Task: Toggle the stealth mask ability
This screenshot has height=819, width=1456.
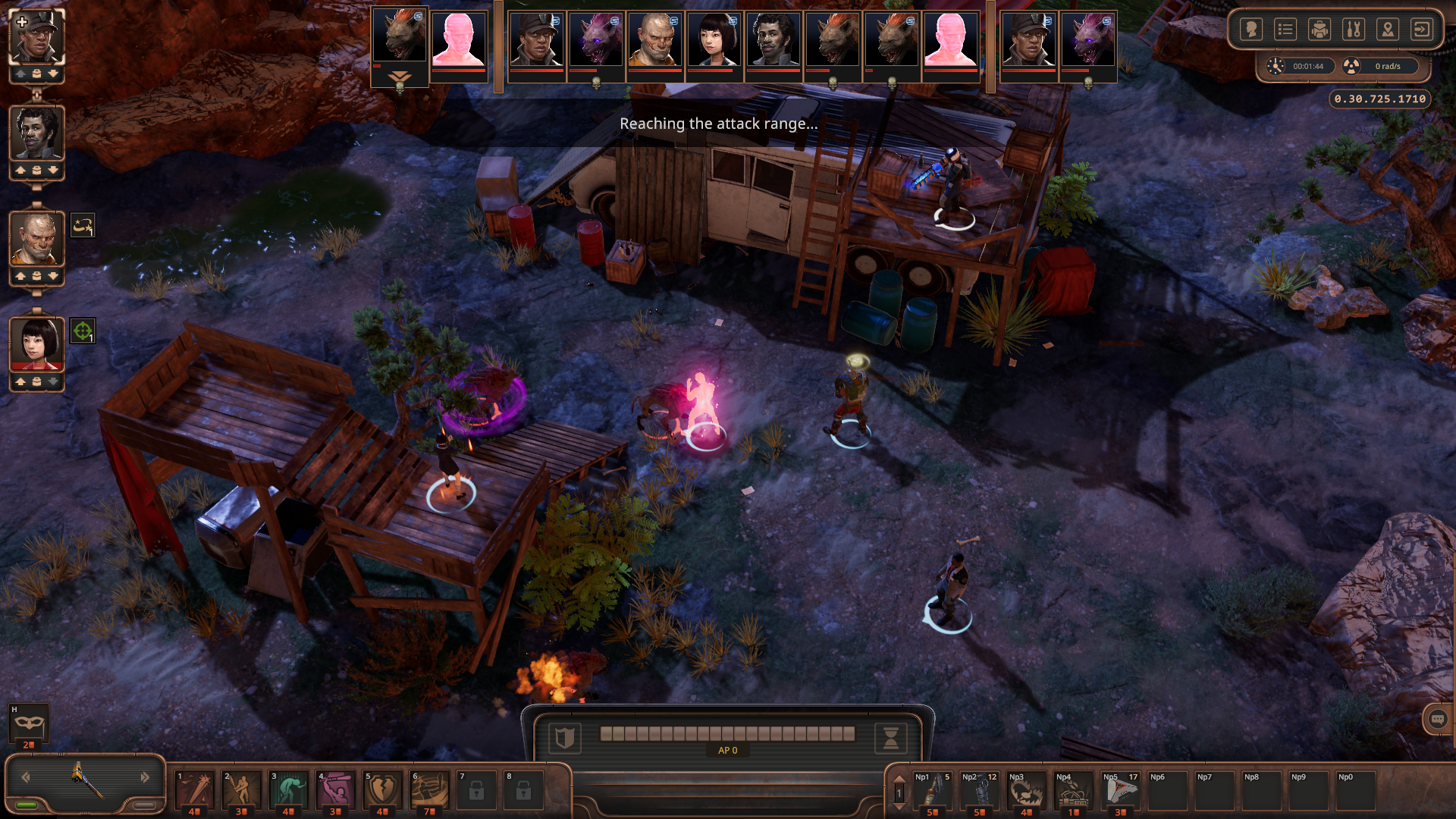Action: click(29, 723)
